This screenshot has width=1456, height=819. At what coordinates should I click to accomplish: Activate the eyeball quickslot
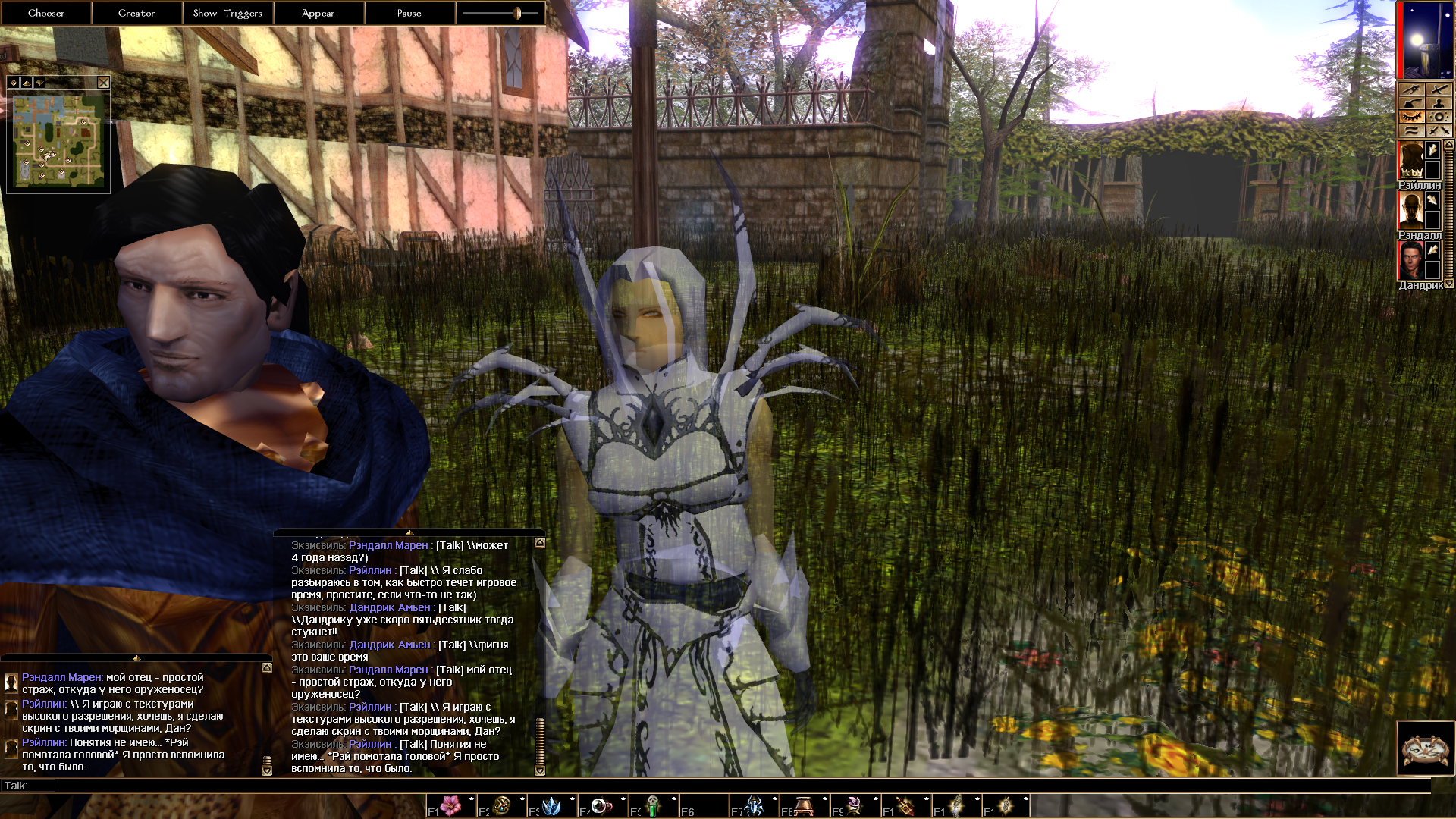602,805
